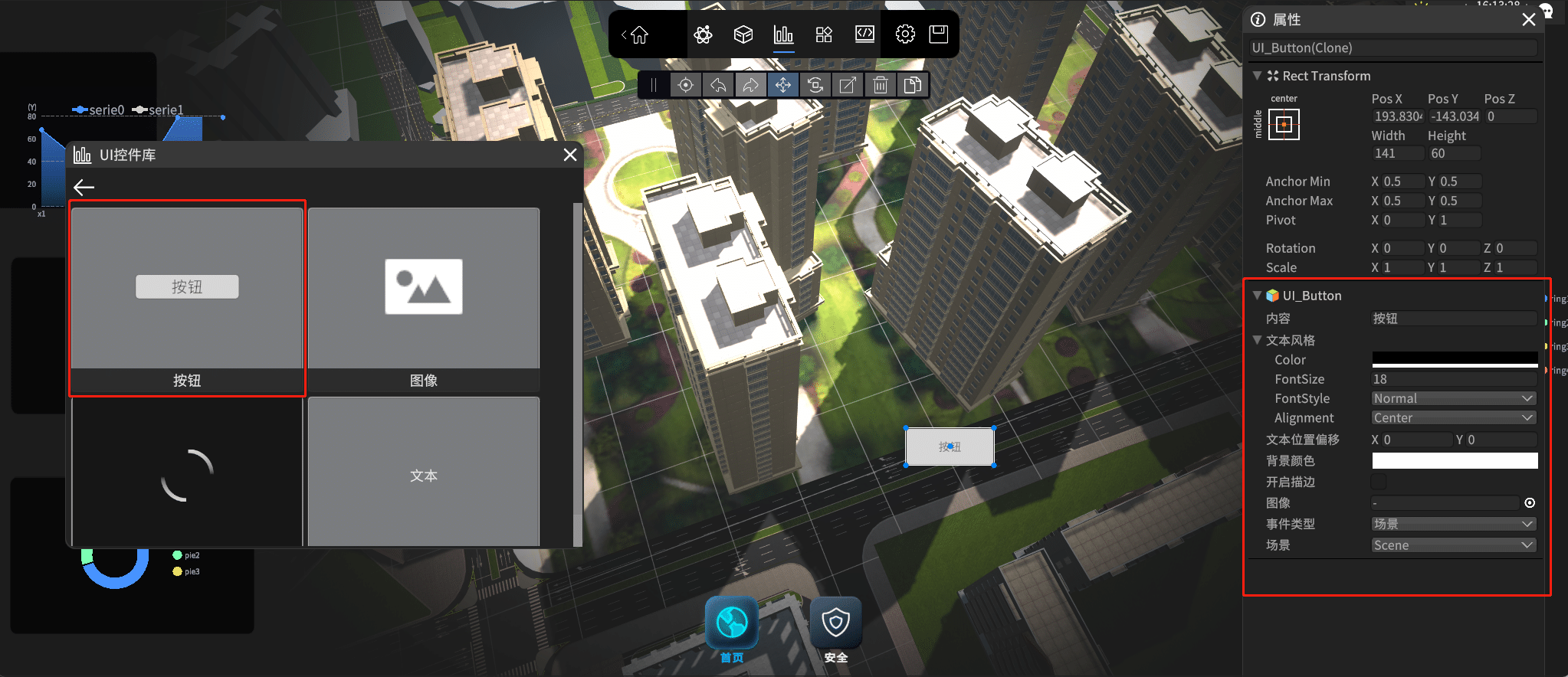1568x677 pixels.
Task: Click the 背景颜色 white color swatch
Action: (1454, 460)
